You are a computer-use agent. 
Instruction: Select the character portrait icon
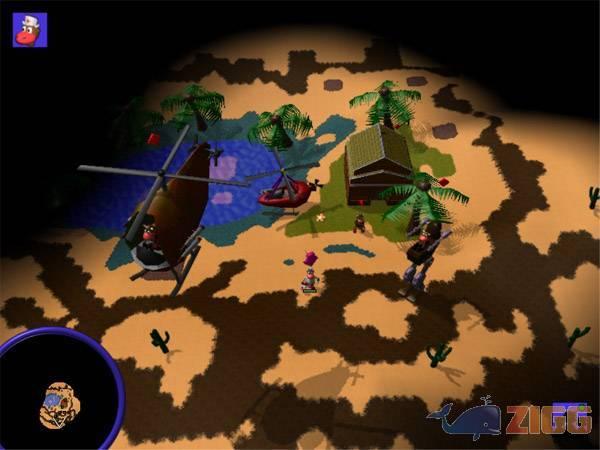pyautogui.click(x=29, y=29)
